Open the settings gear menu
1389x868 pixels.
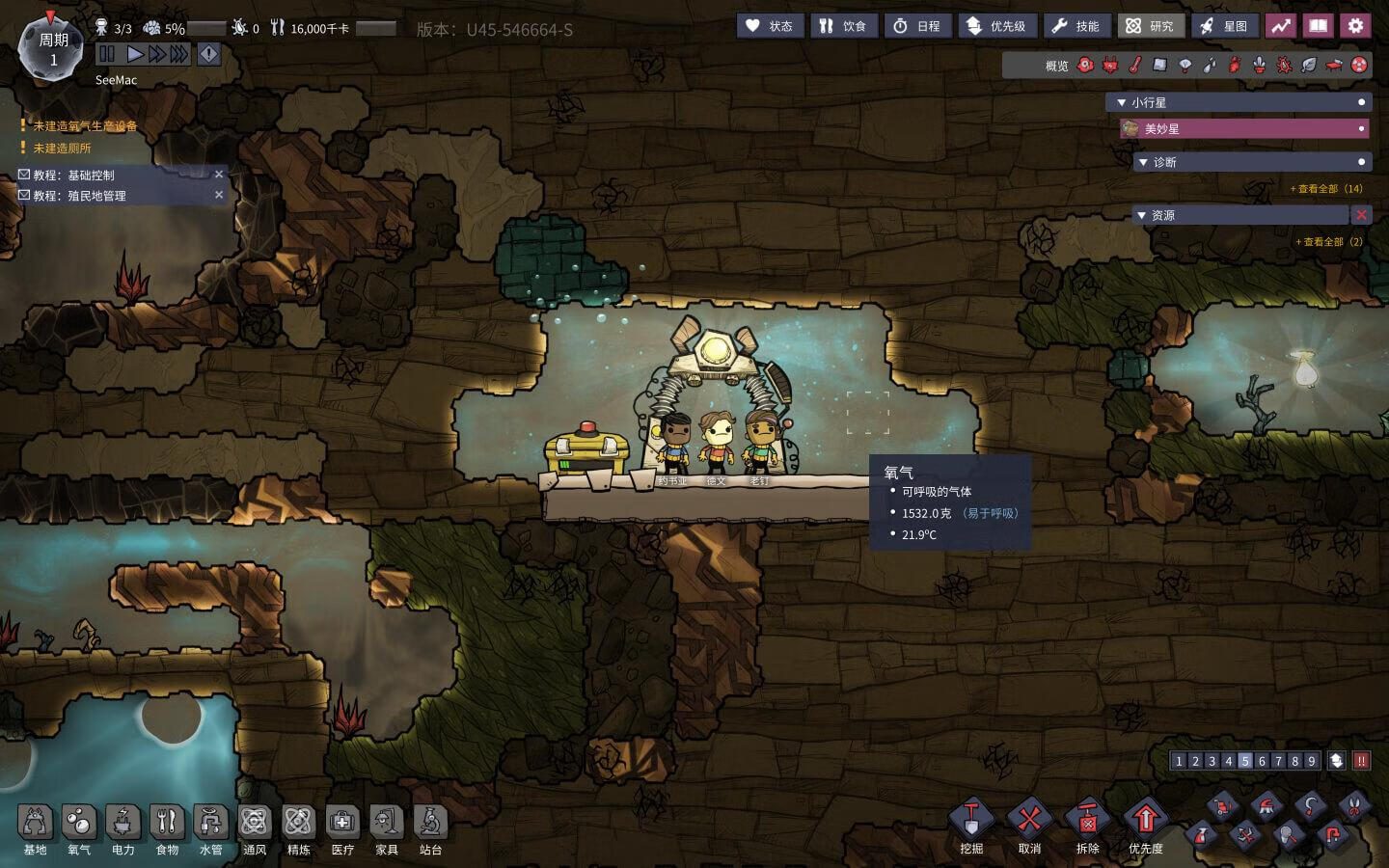[1355, 26]
